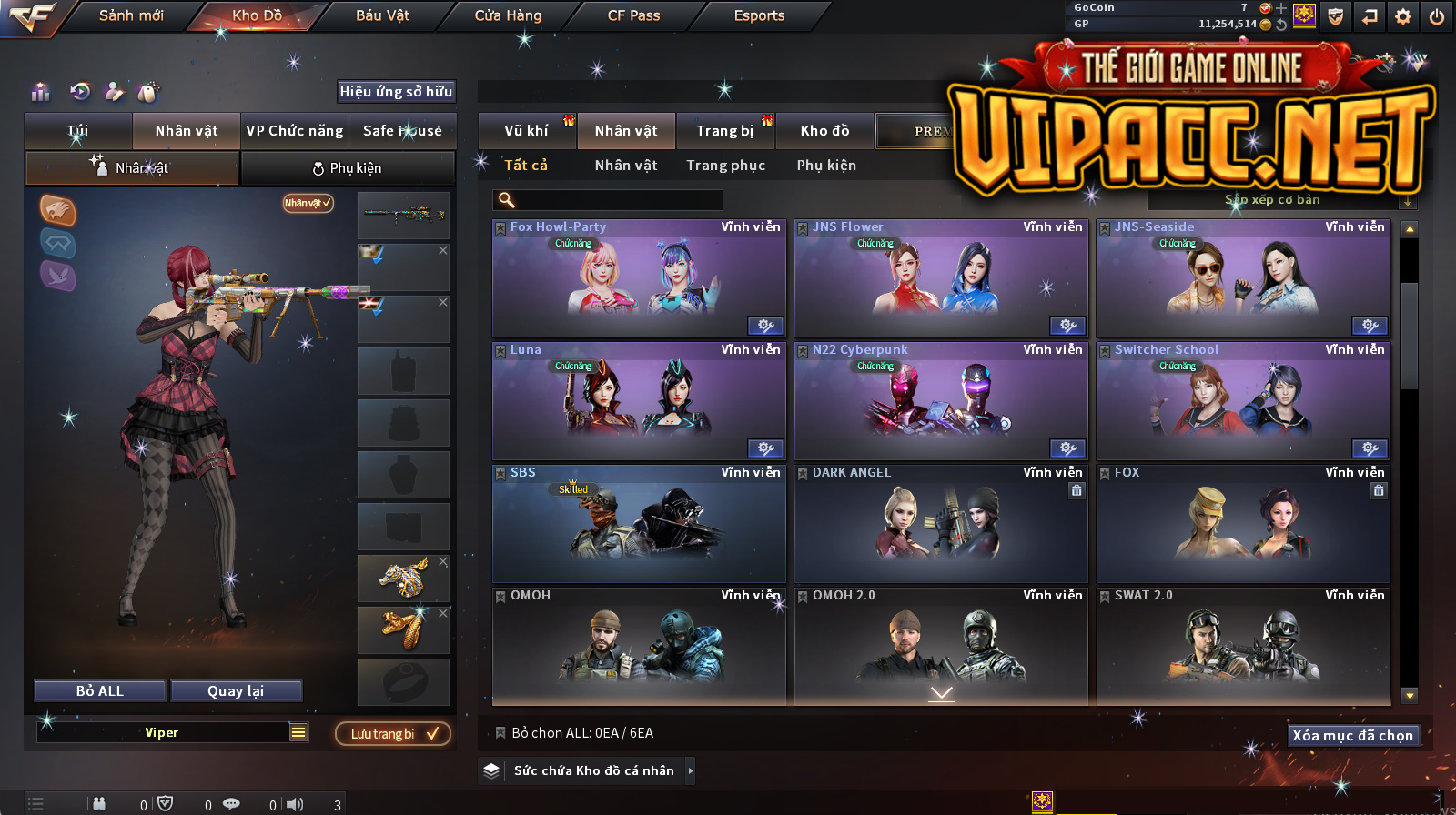Open the Sảnh mới lobby tab
This screenshot has width=1456, height=815.
(x=131, y=15)
